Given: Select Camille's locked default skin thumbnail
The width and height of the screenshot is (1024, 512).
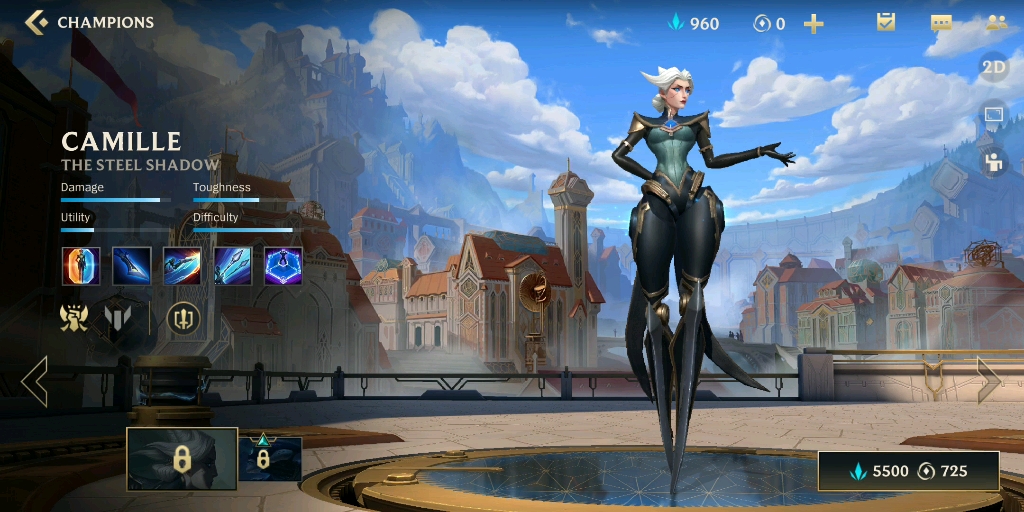Looking at the screenshot, I should click(181, 459).
